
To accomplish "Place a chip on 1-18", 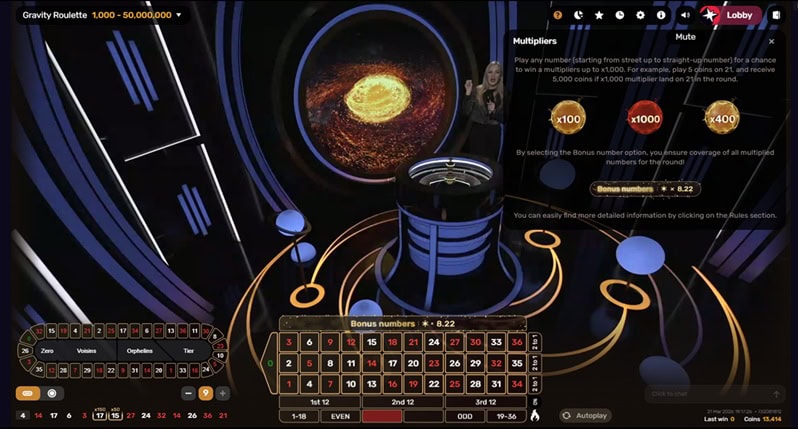I will point(298,415).
